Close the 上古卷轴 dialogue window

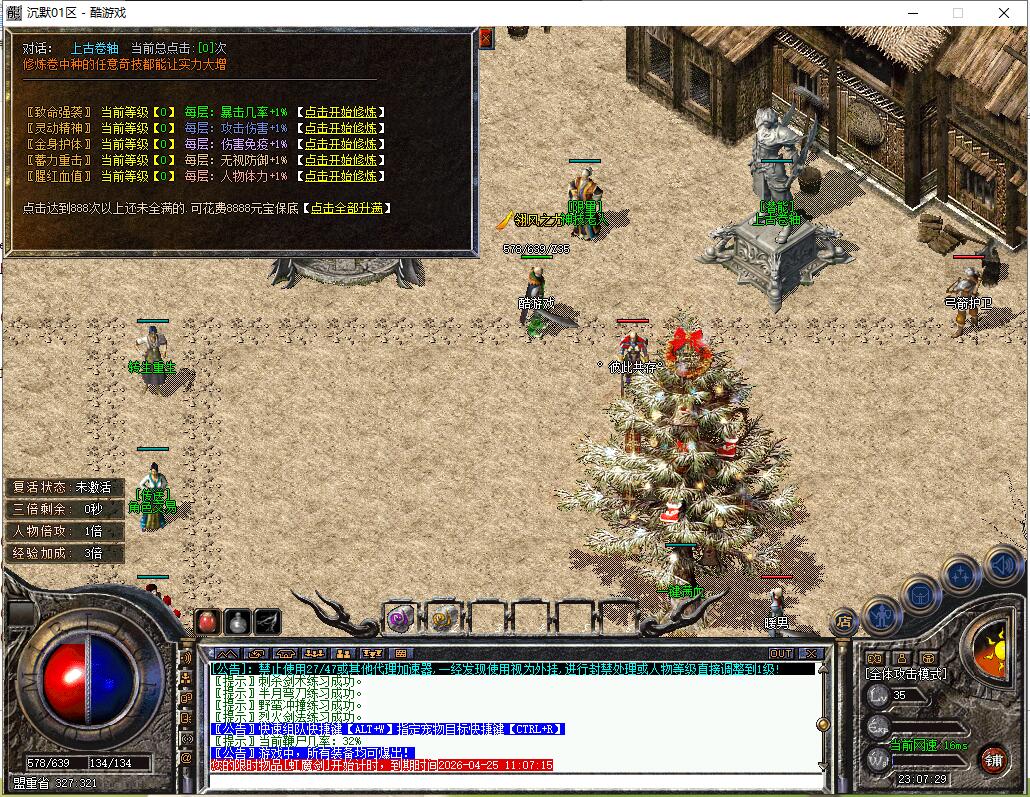point(486,38)
